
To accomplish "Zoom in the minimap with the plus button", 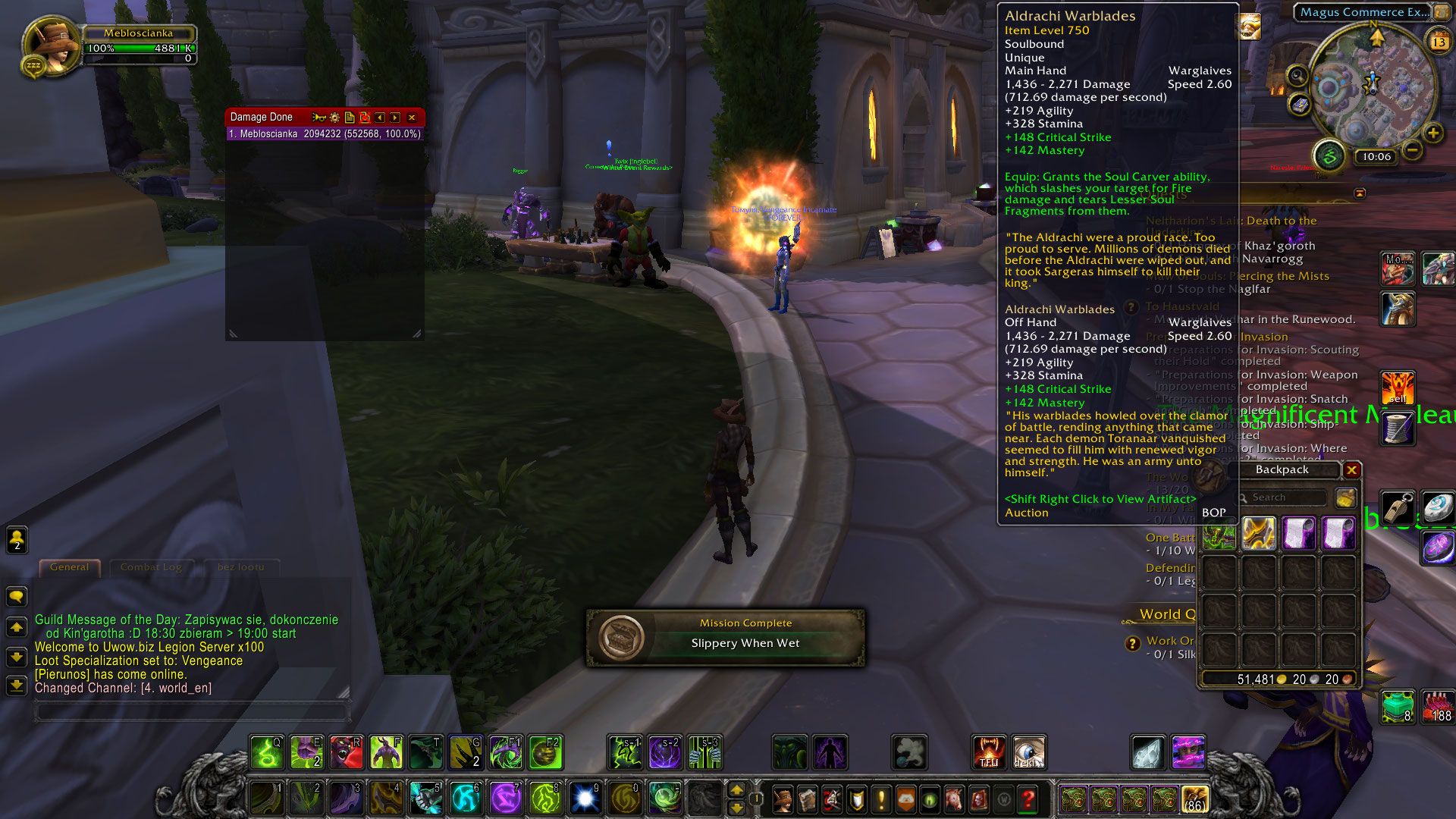I will pos(1432,133).
